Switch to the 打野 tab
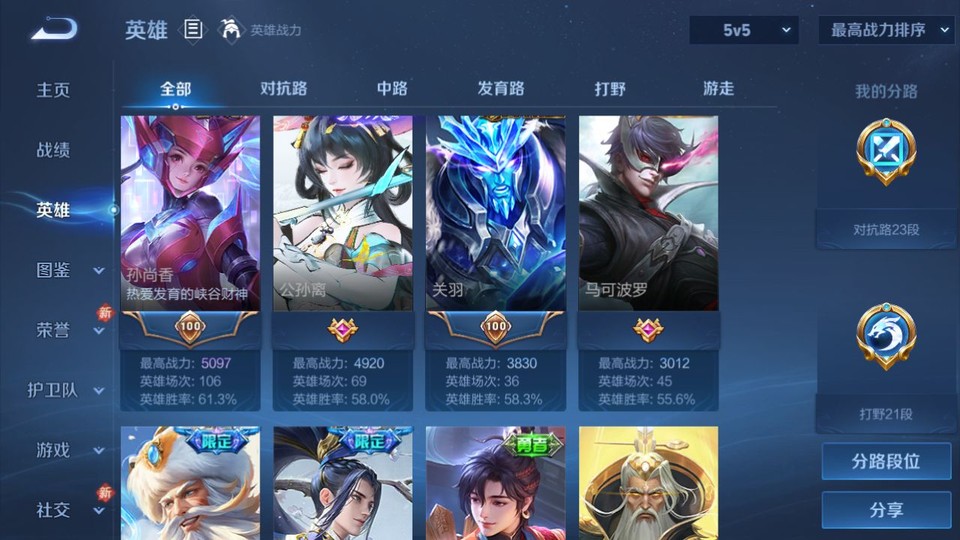The width and height of the screenshot is (960, 540). pos(610,89)
